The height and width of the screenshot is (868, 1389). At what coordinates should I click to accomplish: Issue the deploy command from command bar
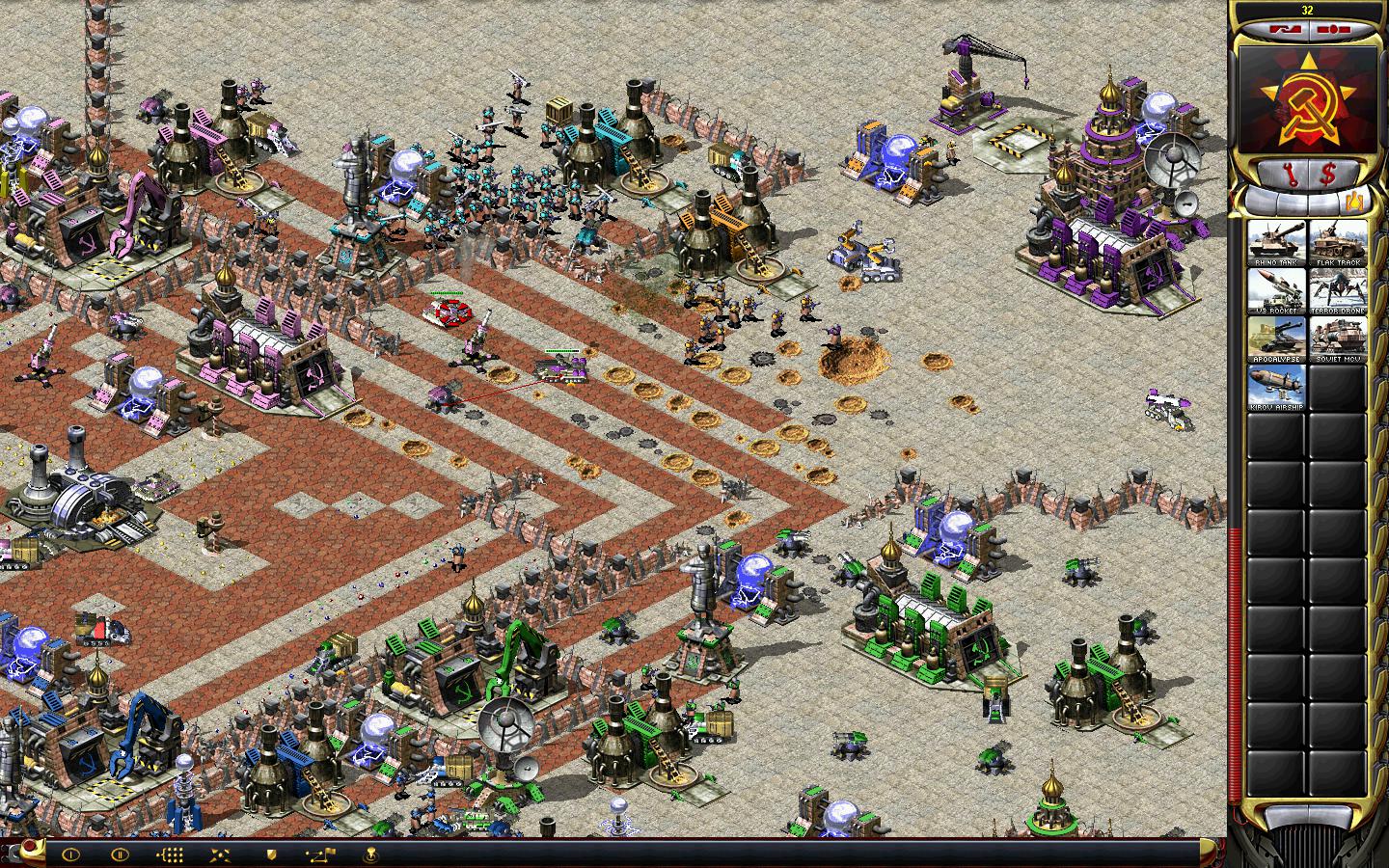pyautogui.click(x=220, y=854)
